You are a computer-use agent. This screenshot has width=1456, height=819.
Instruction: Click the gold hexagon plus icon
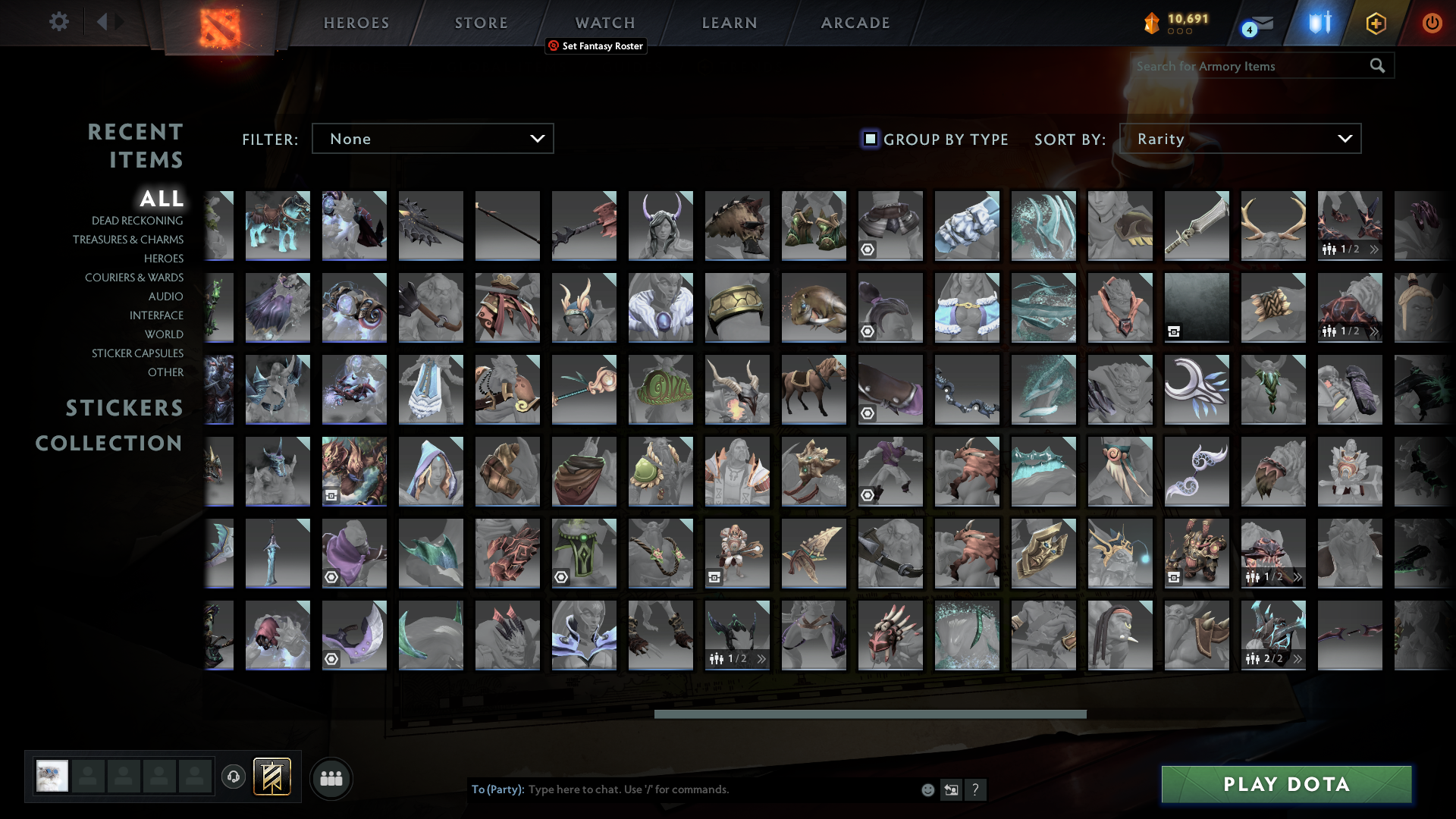[x=1376, y=23]
